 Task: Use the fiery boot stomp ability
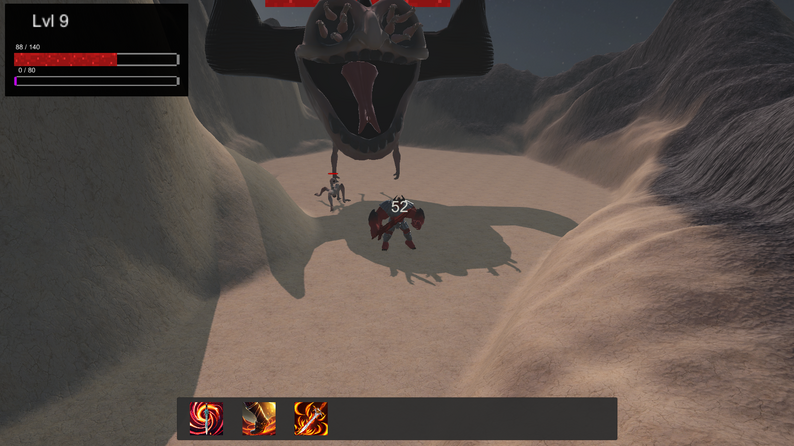point(259,418)
